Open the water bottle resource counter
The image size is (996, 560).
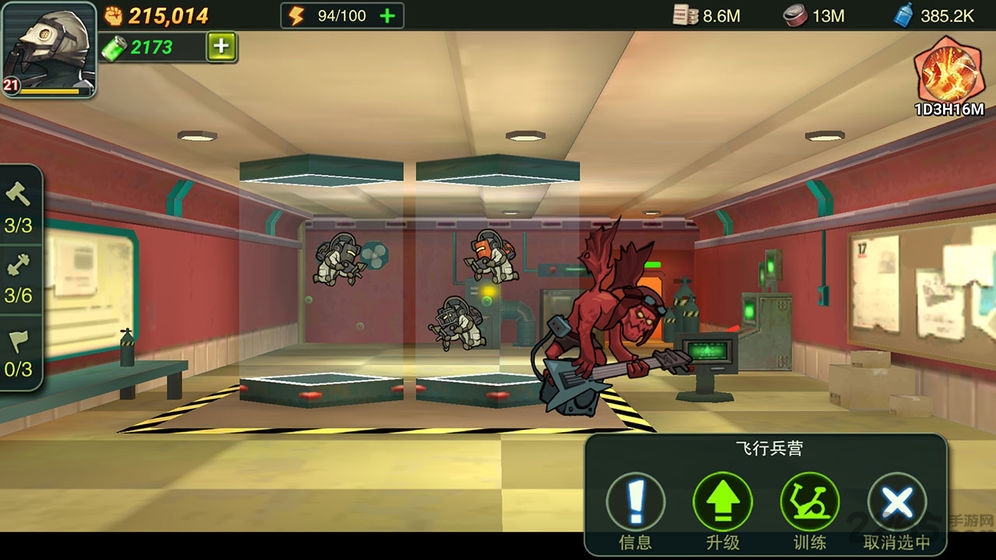(934, 15)
